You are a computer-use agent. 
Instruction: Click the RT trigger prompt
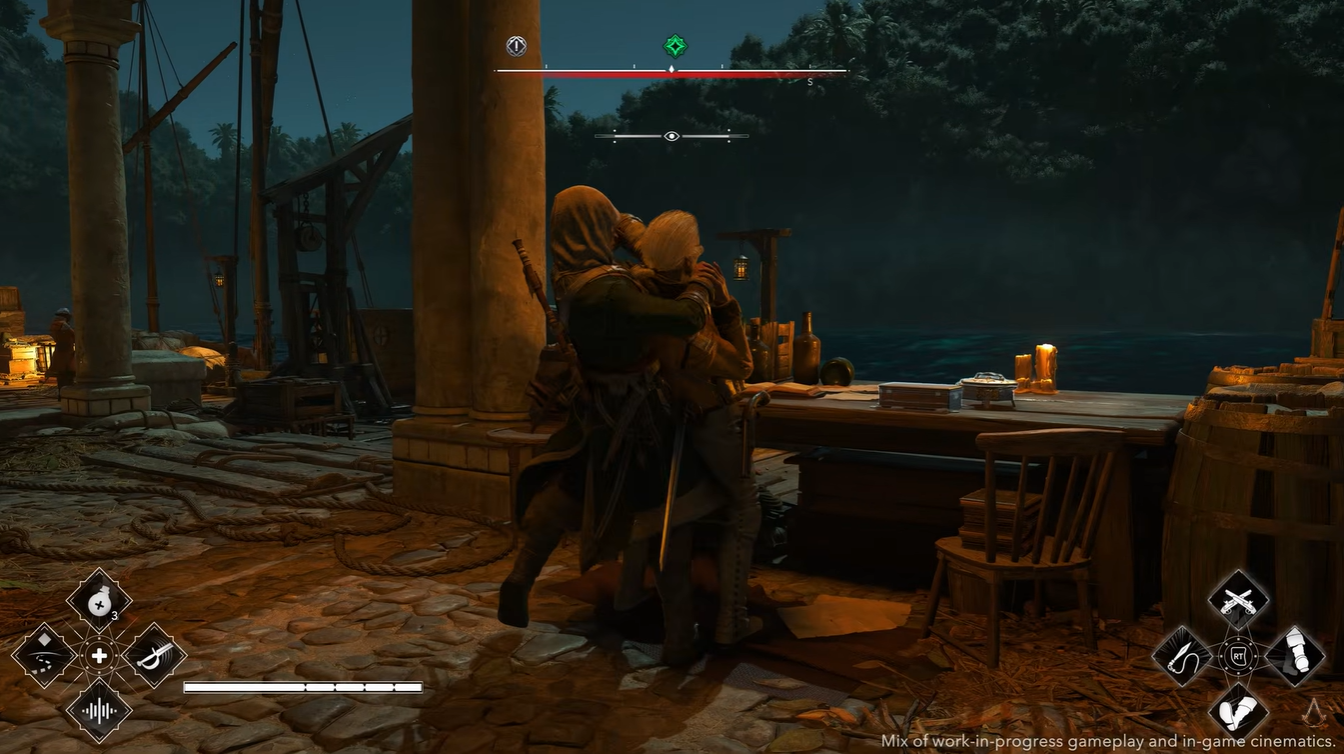1238,657
